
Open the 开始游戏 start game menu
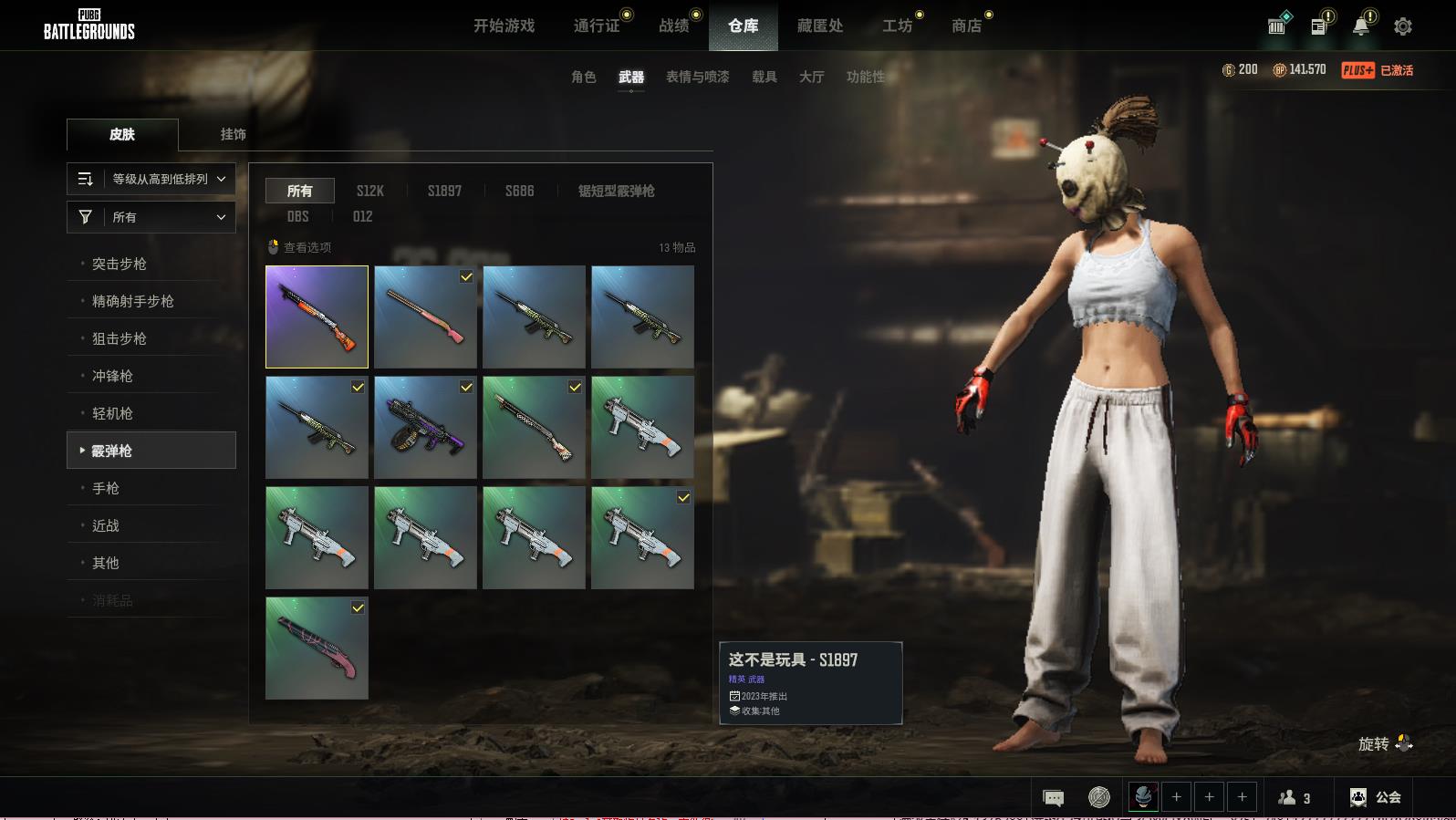(504, 26)
